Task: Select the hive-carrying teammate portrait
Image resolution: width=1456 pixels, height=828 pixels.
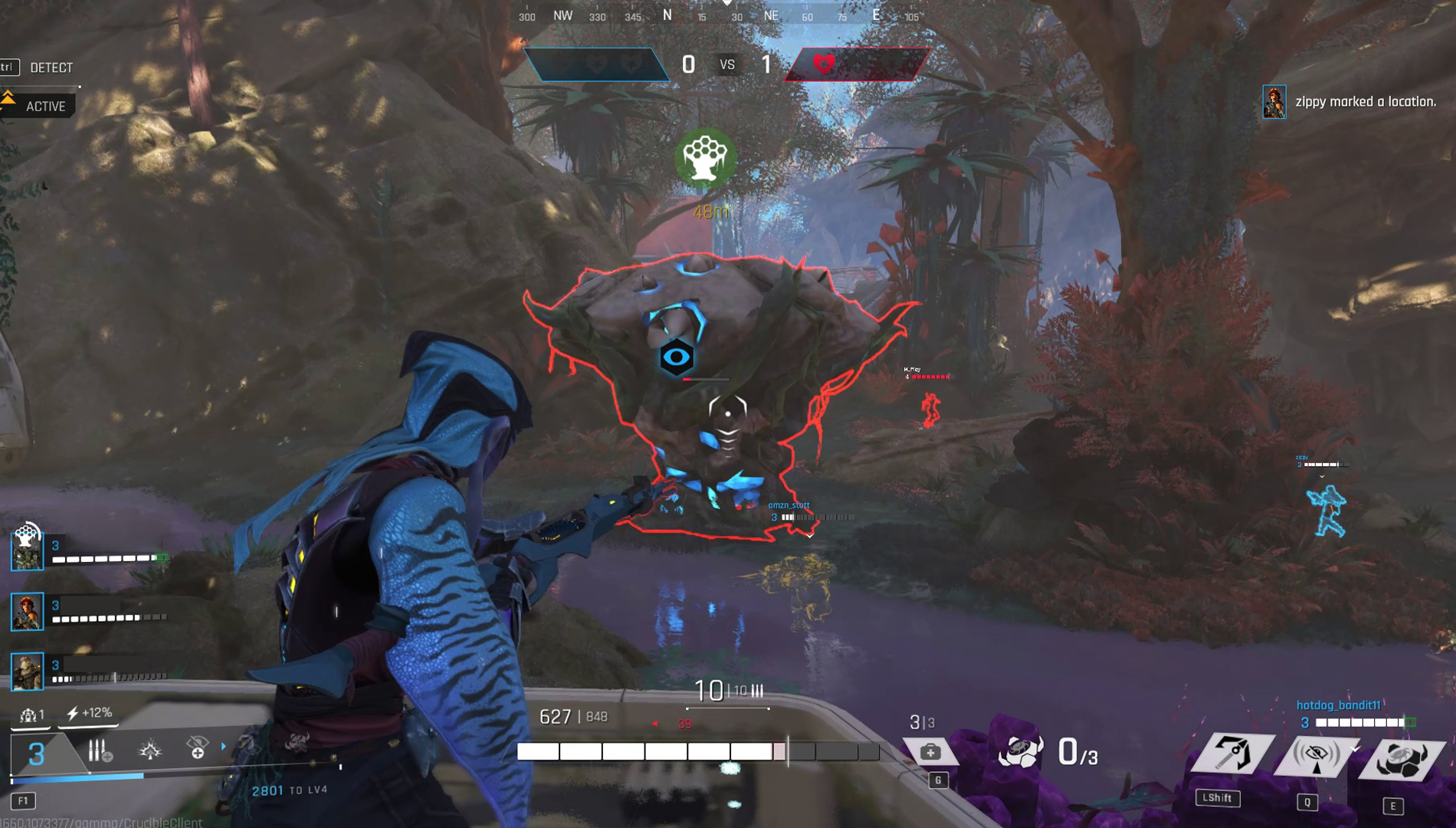Action: (27, 549)
